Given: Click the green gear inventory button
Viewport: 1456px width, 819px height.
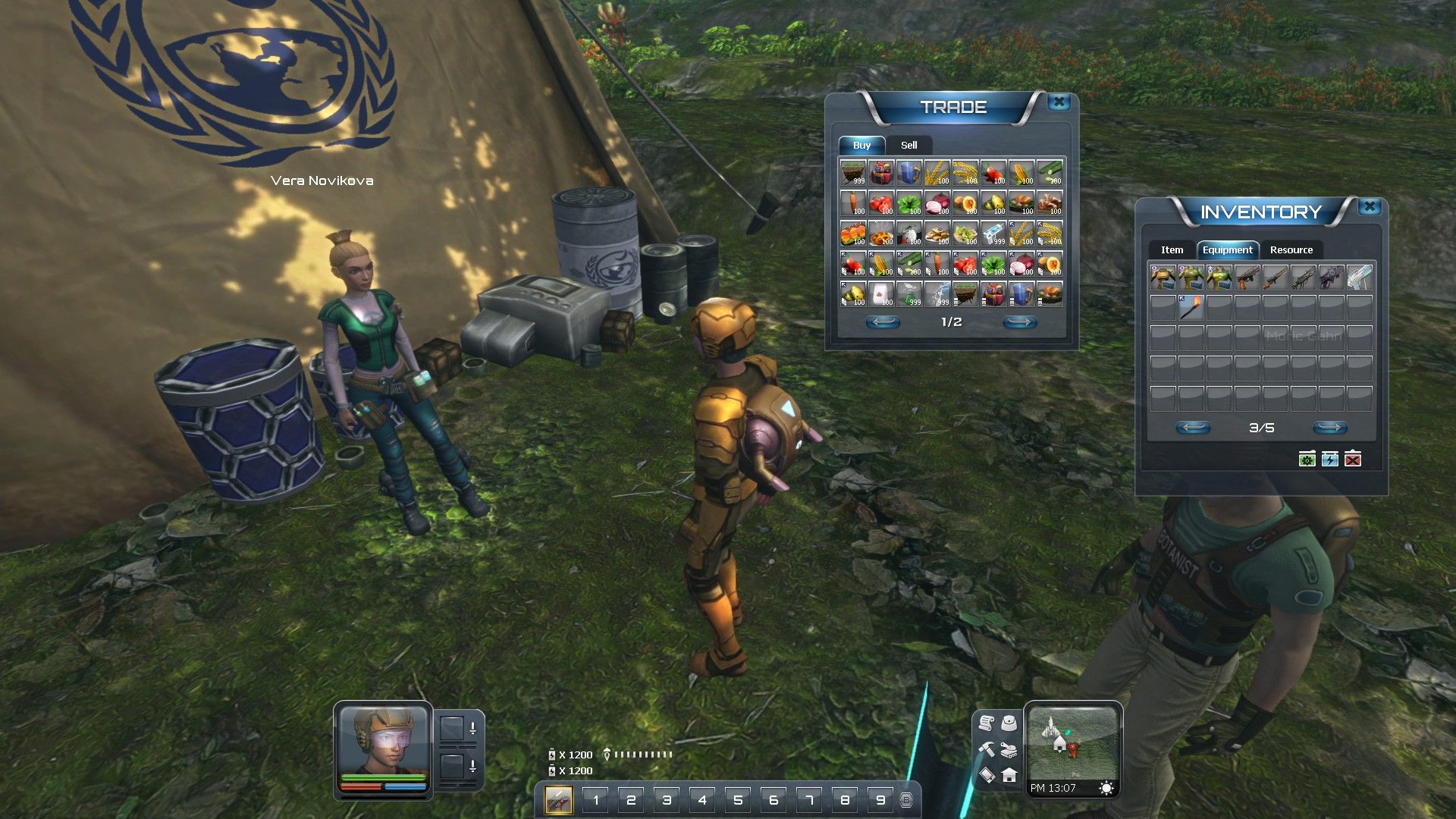Looking at the screenshot, I should pyautogui.click(x=1307, y=459).
